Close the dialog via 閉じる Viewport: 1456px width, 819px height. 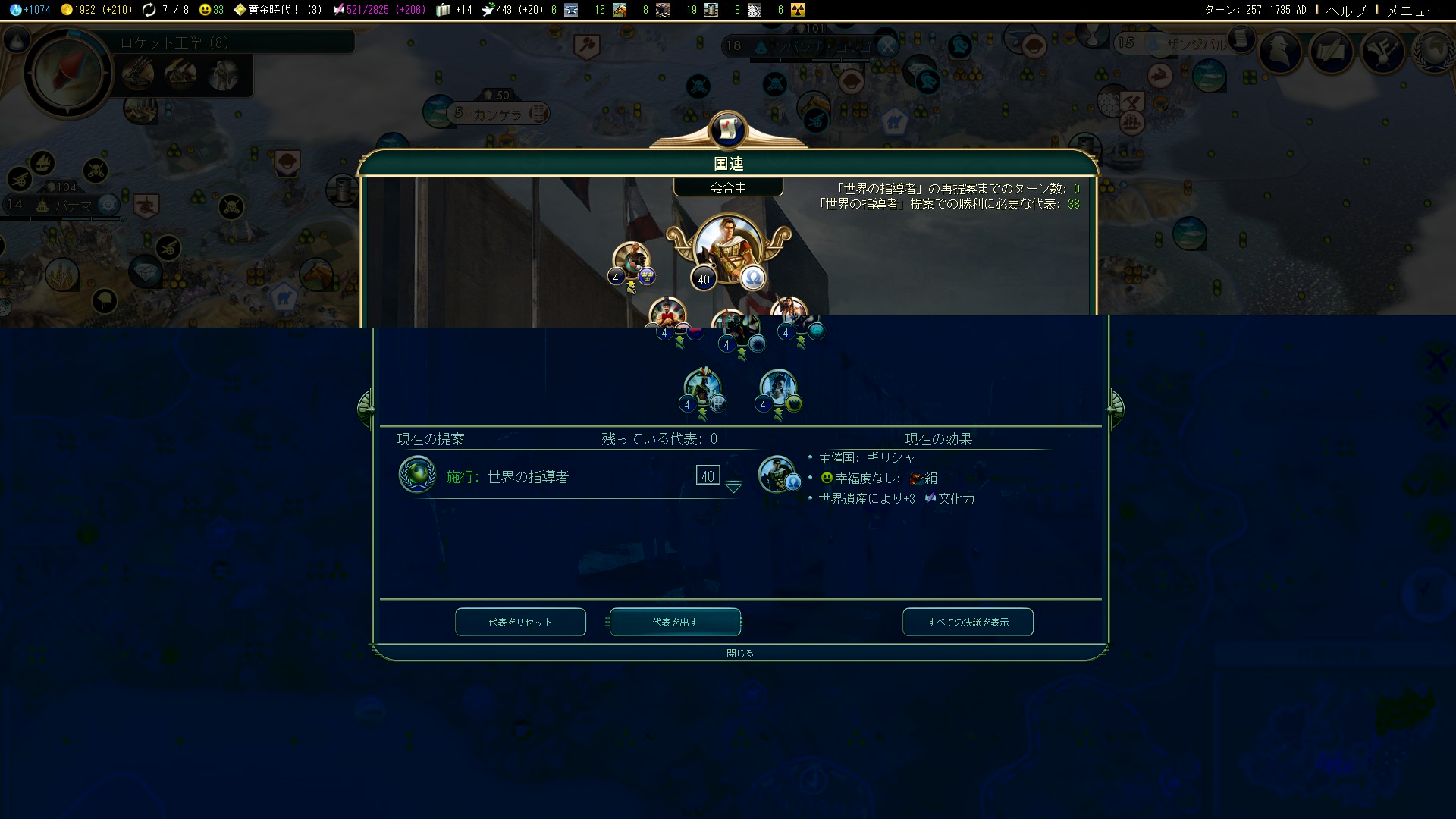(740, 653)
